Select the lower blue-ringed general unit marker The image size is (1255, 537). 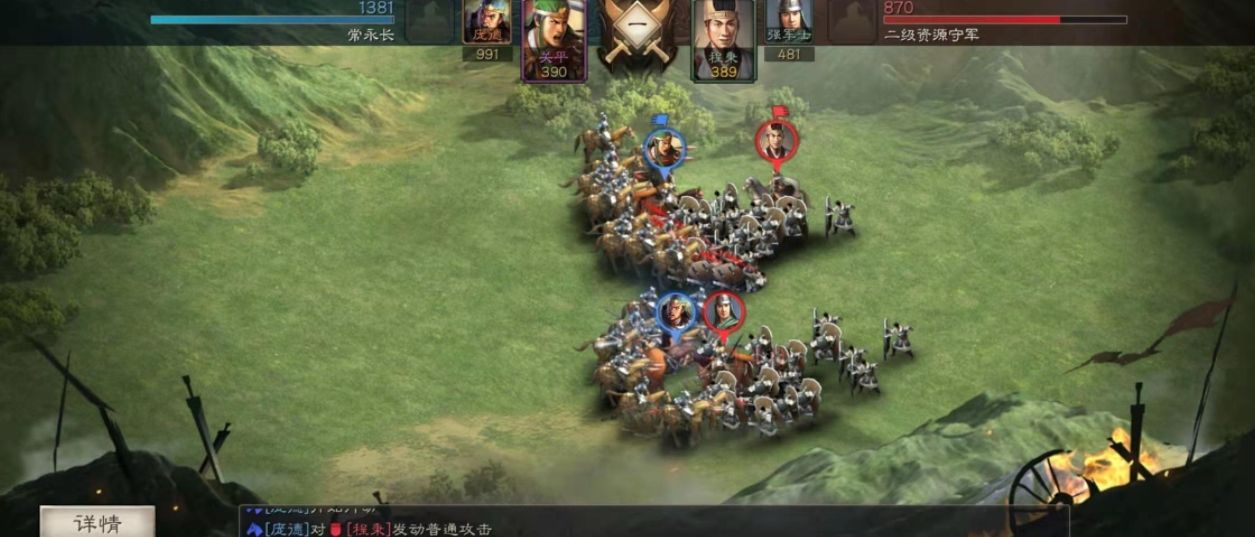pyautogui.click(x=677, y=313)
